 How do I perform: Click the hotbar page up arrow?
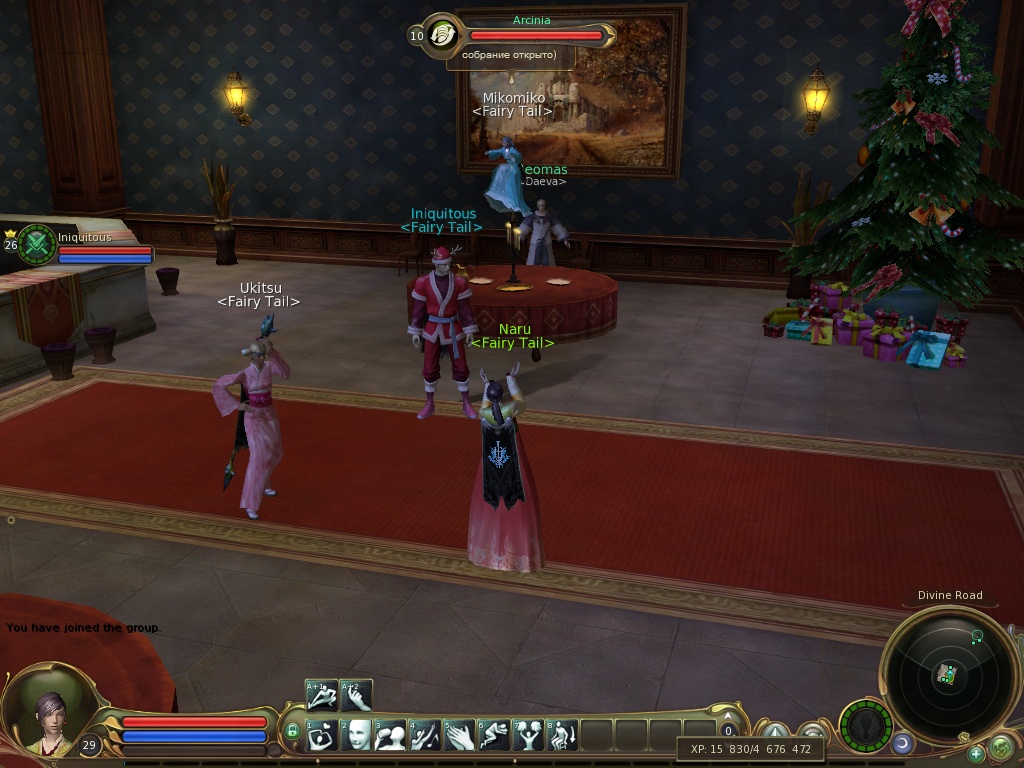tap(729, 715)
